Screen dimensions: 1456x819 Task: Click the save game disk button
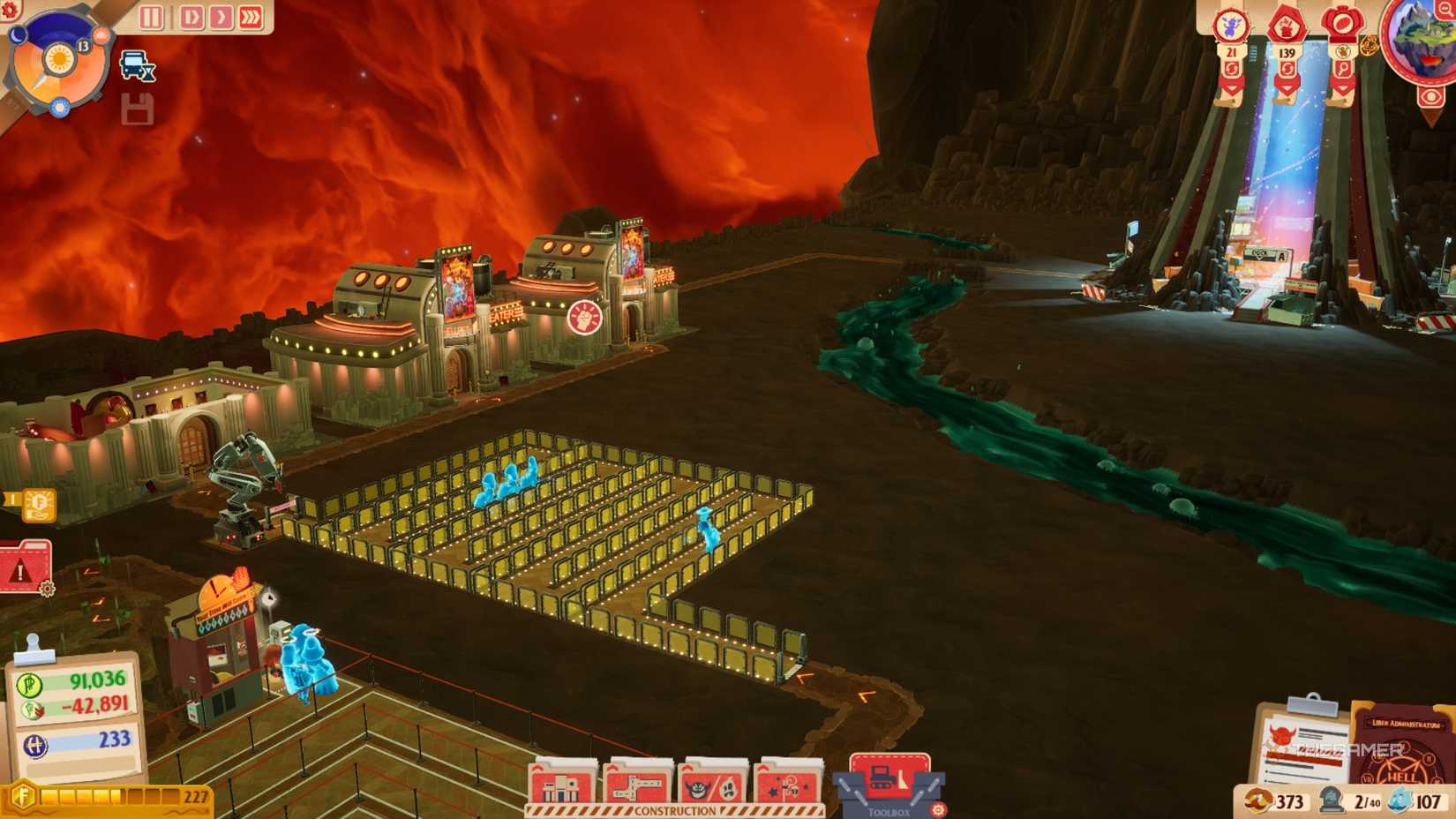(139, 109)
